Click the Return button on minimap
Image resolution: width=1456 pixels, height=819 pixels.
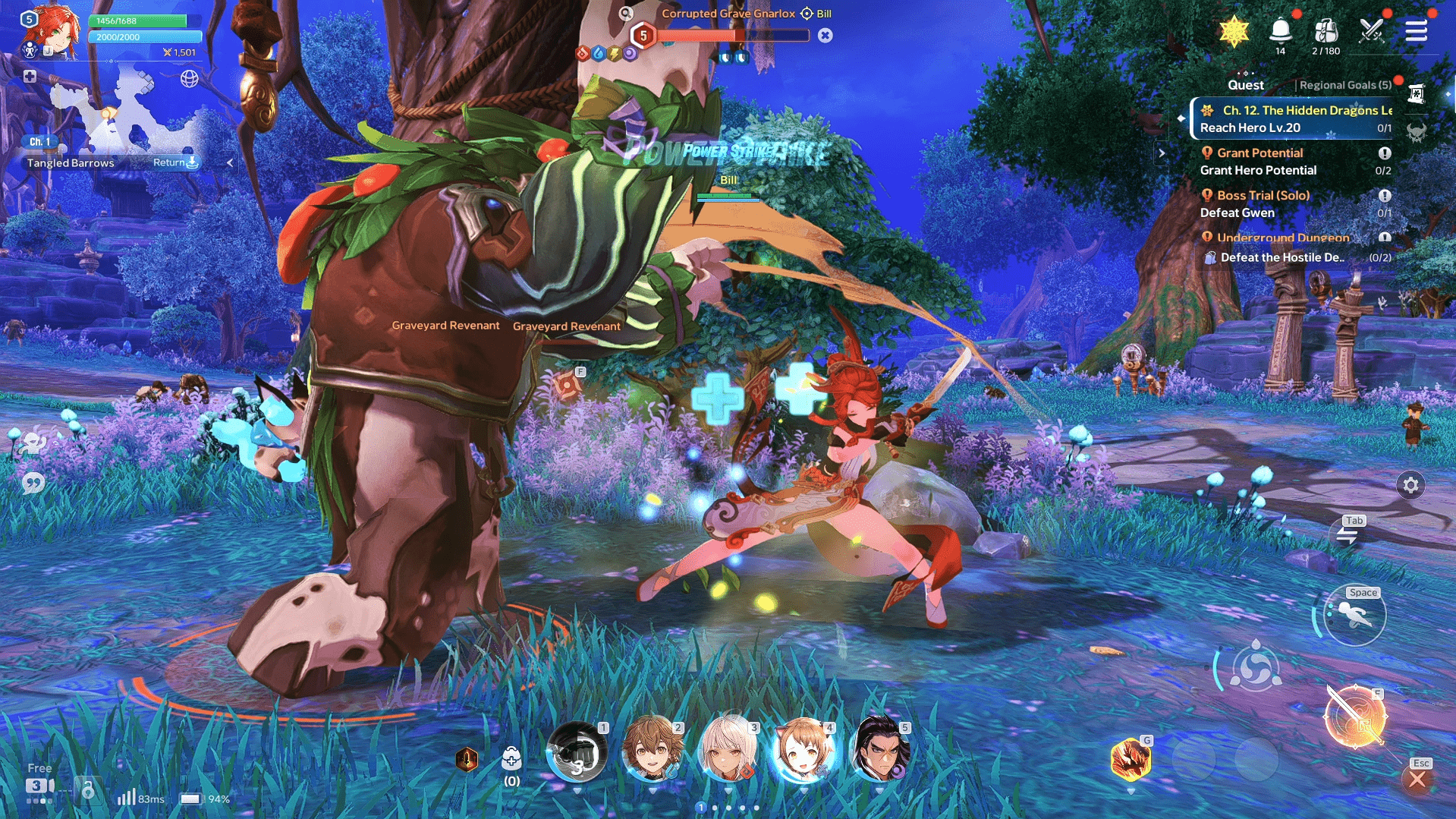(175, 162)
